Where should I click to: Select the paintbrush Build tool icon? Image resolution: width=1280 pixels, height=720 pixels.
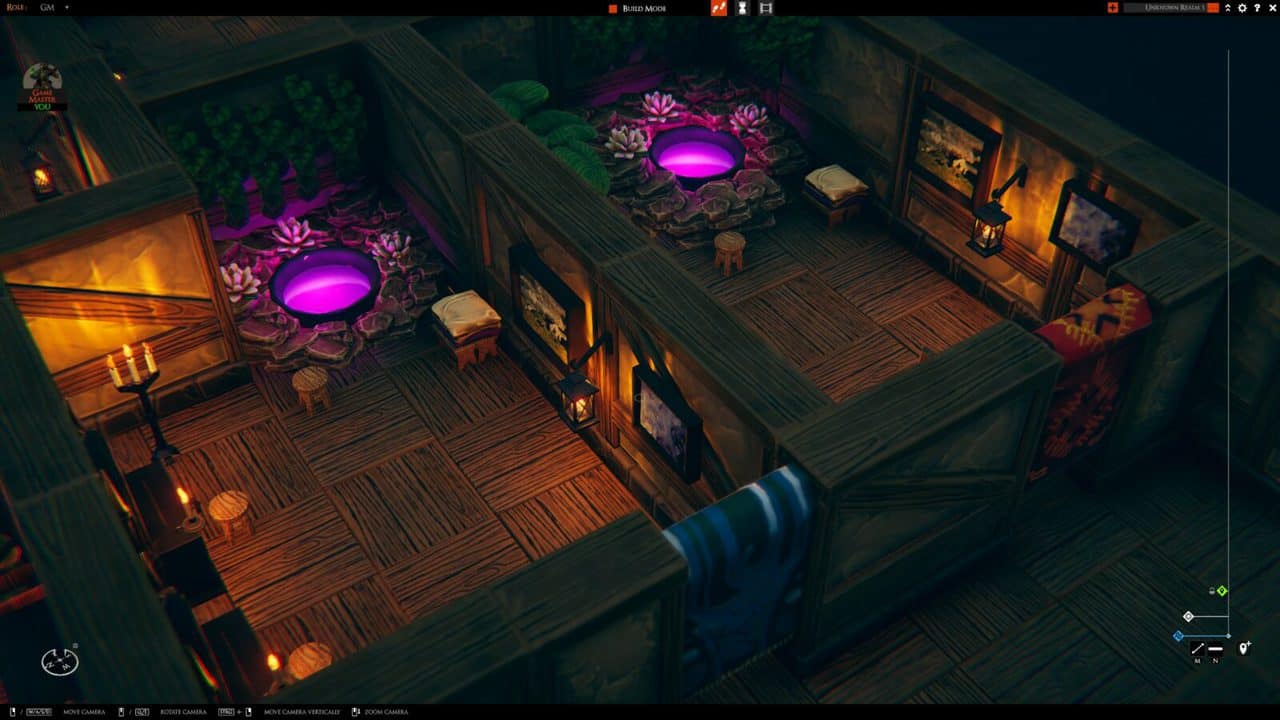coord(719,8)
